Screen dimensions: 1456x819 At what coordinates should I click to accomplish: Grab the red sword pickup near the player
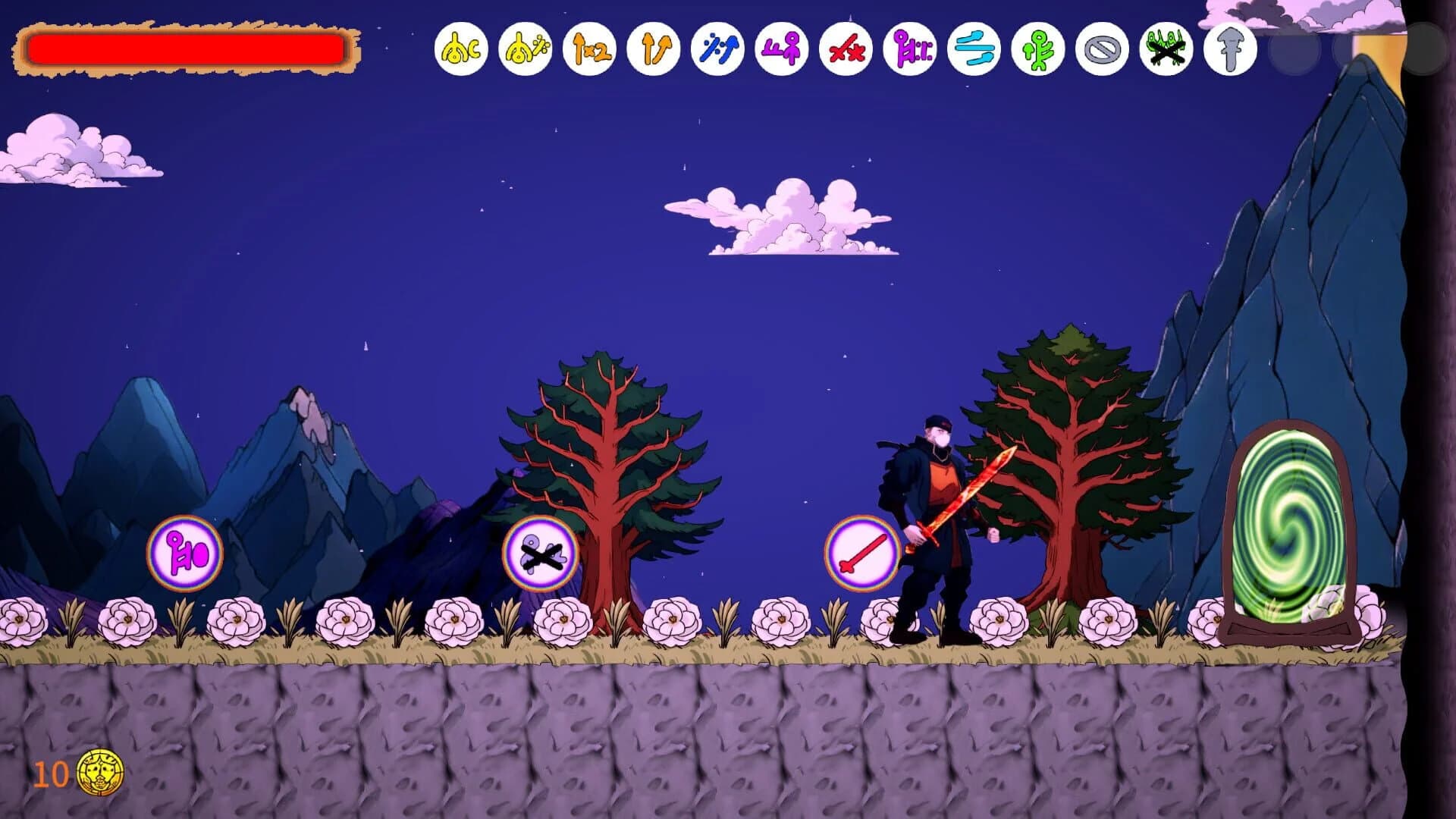click(x=864, y=552)
